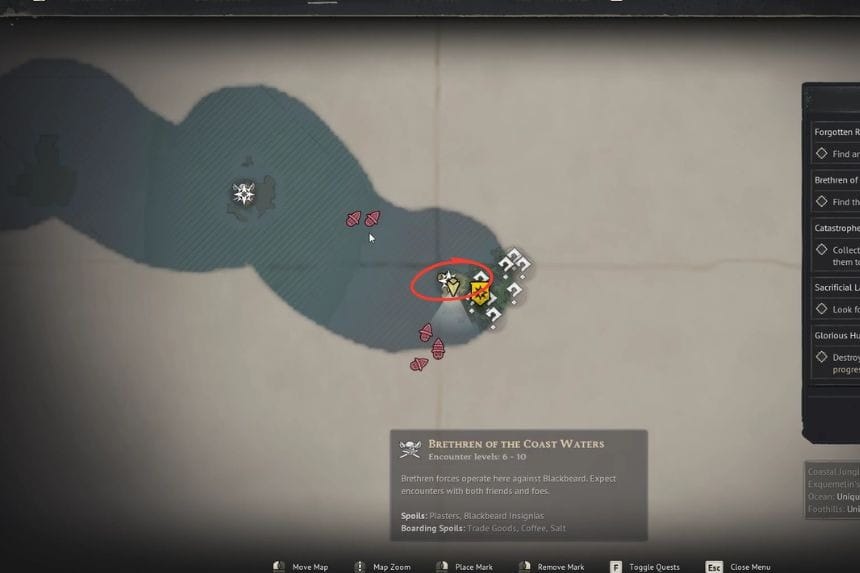Click the yellow player arrow marker
The width and height of the screenshot is (860, 573).
(453, 287)
